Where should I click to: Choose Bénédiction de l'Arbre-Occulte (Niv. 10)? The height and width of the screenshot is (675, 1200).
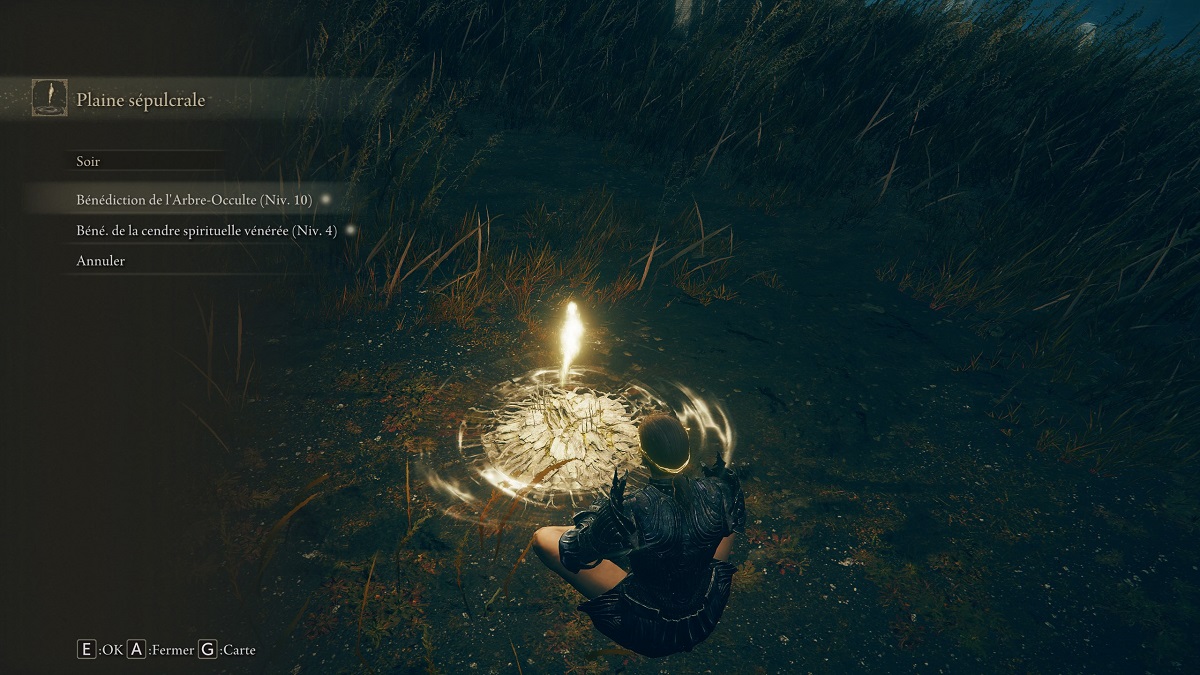(x=194, y=200)
